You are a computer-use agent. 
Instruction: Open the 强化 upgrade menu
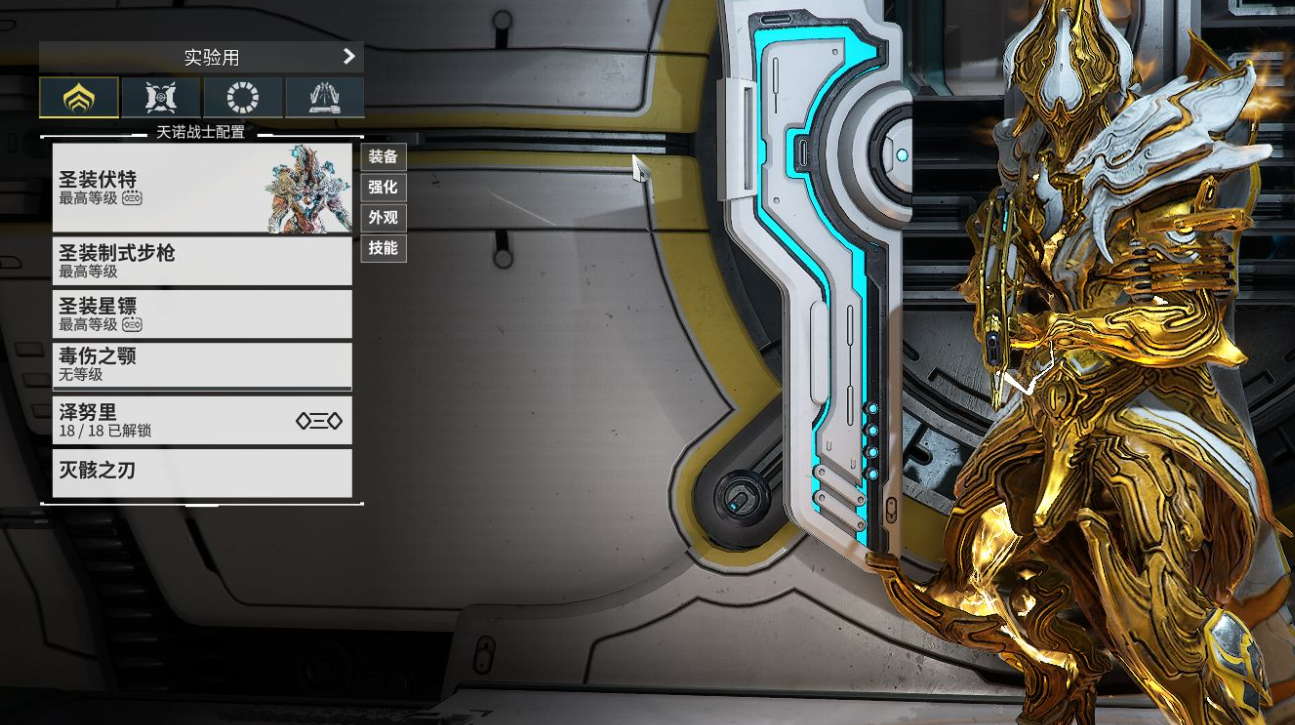(383, 187)
